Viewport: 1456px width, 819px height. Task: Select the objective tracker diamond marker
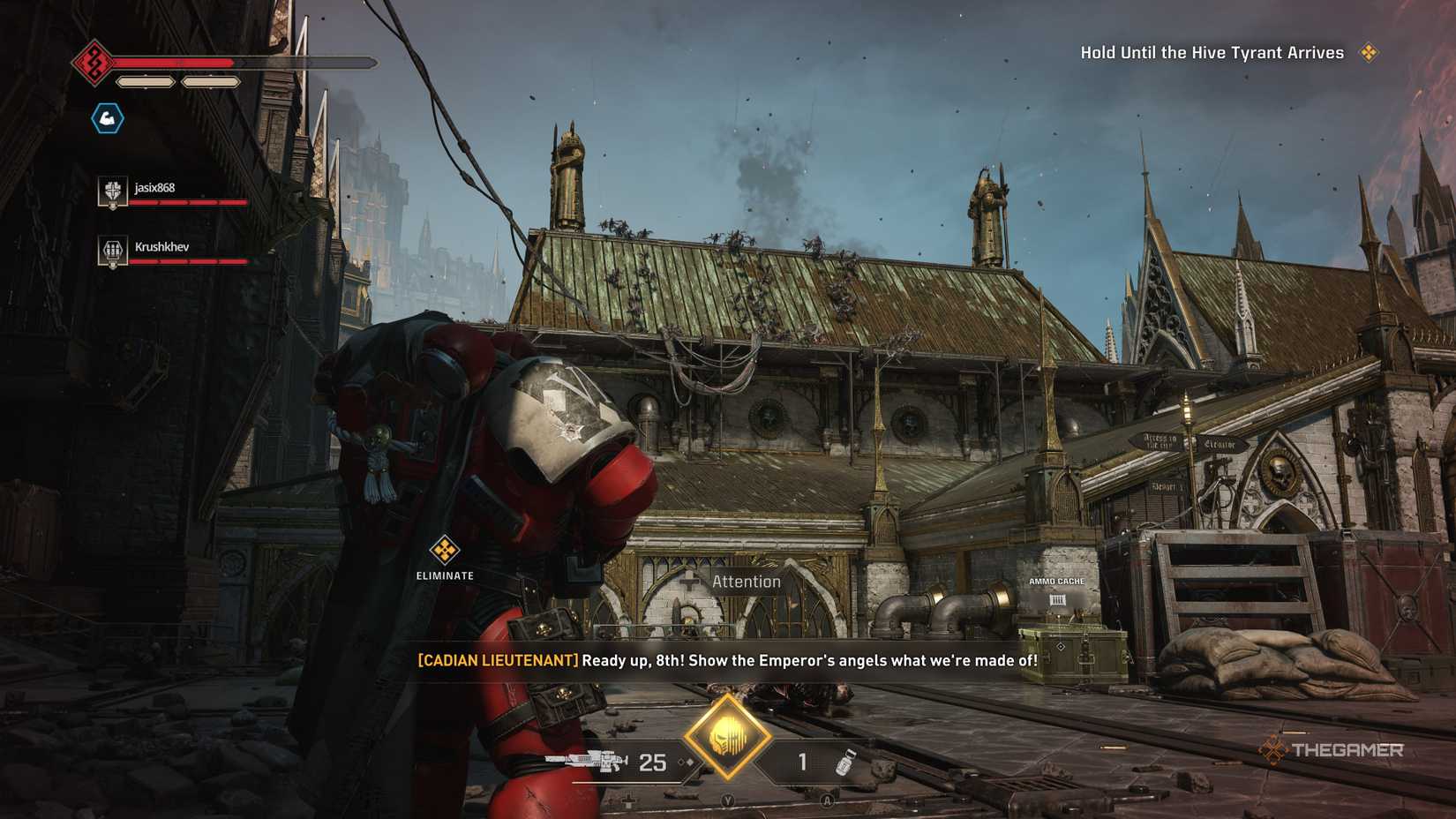pyautogui.click(x=1369, y=53)
